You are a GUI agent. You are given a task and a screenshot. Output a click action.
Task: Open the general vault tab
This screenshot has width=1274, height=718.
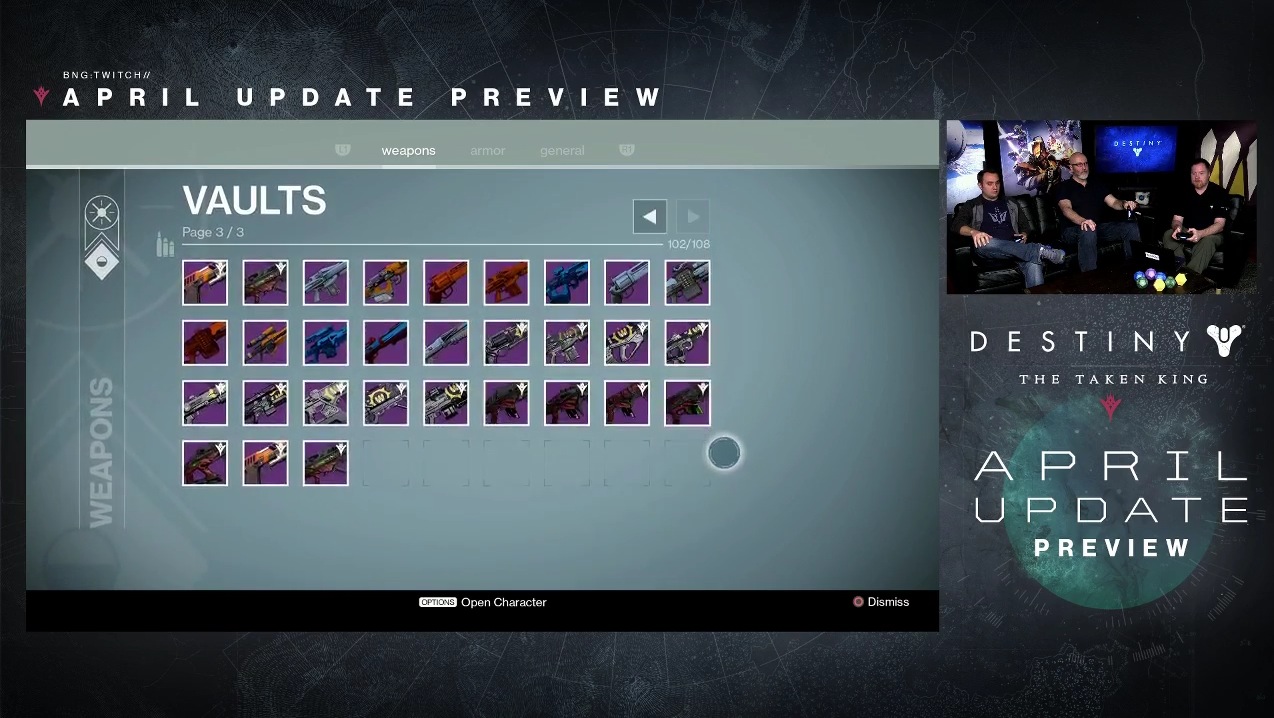[x=562, y=151]
